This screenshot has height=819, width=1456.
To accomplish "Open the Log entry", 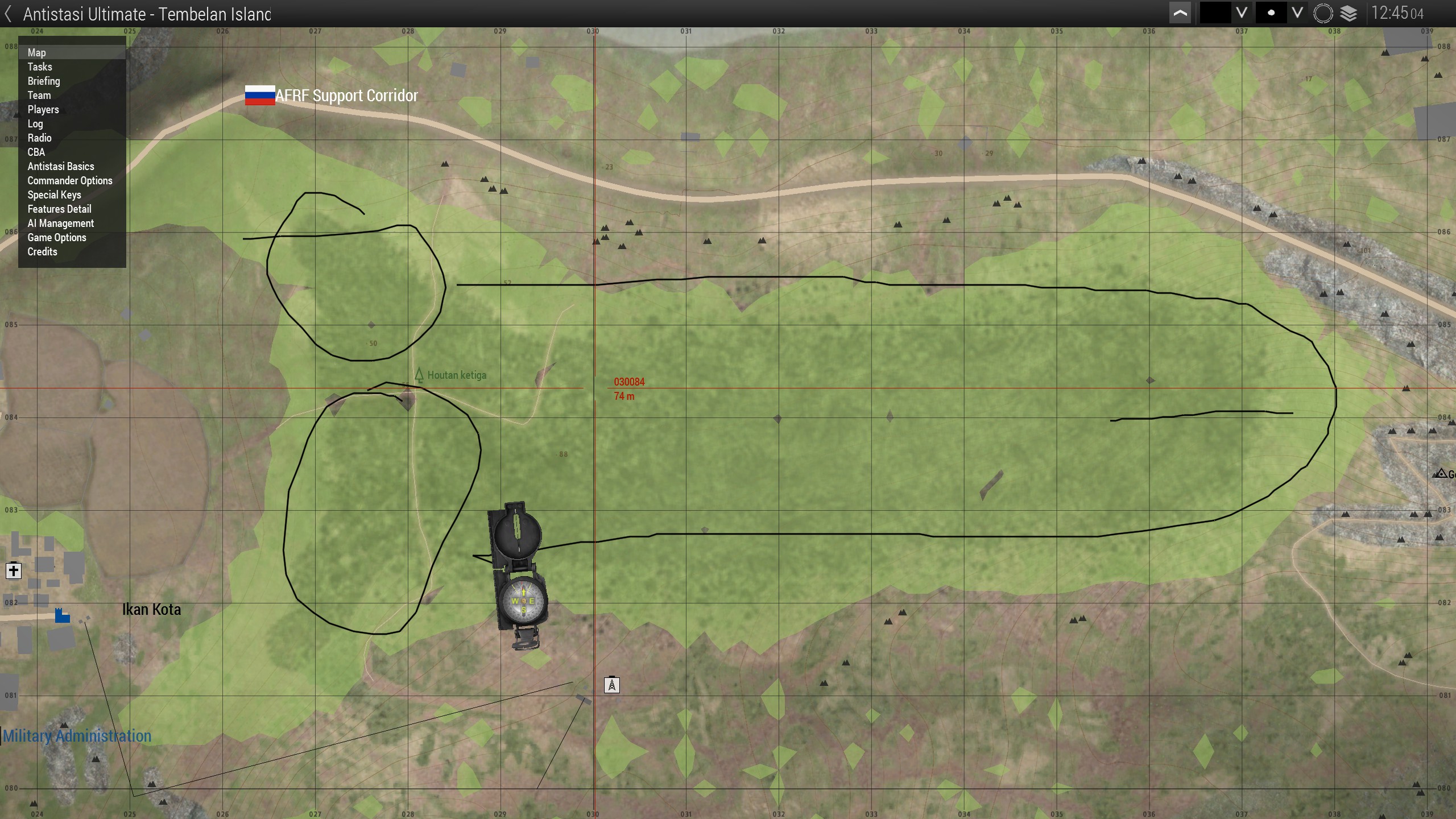I will click(35, 123).
